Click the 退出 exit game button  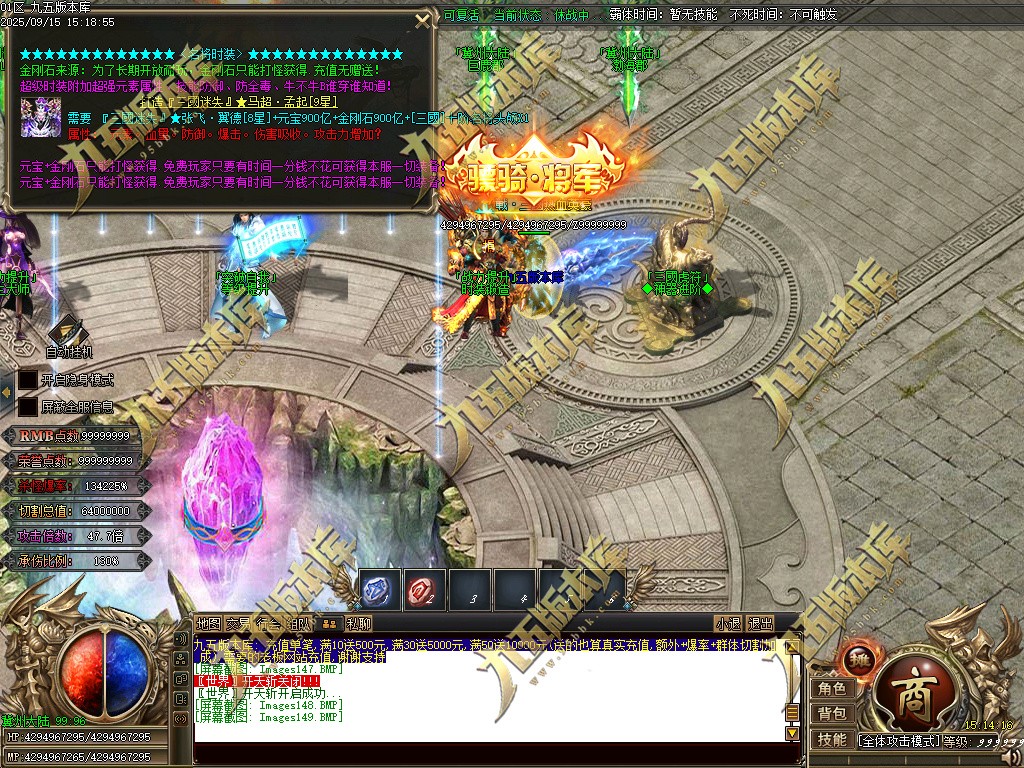761,623
